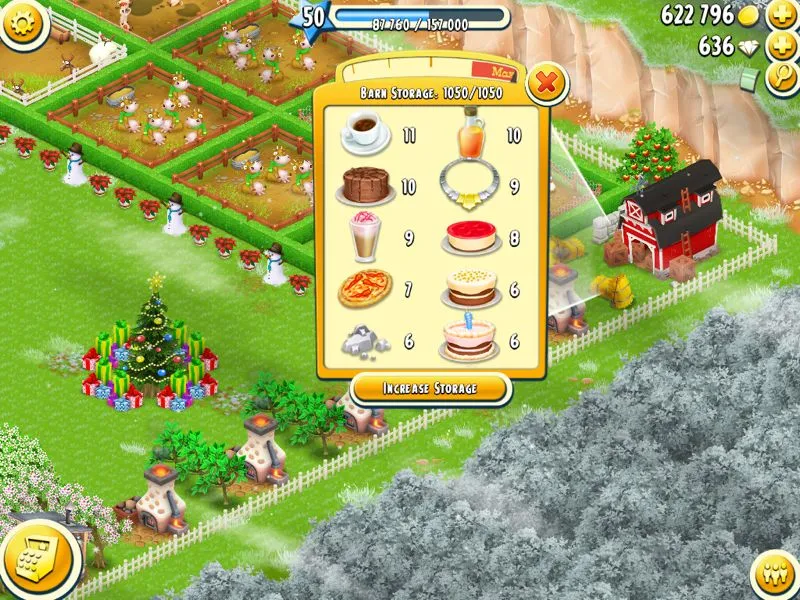Click the magnifier key button under the currency

(x=781, y=79)
